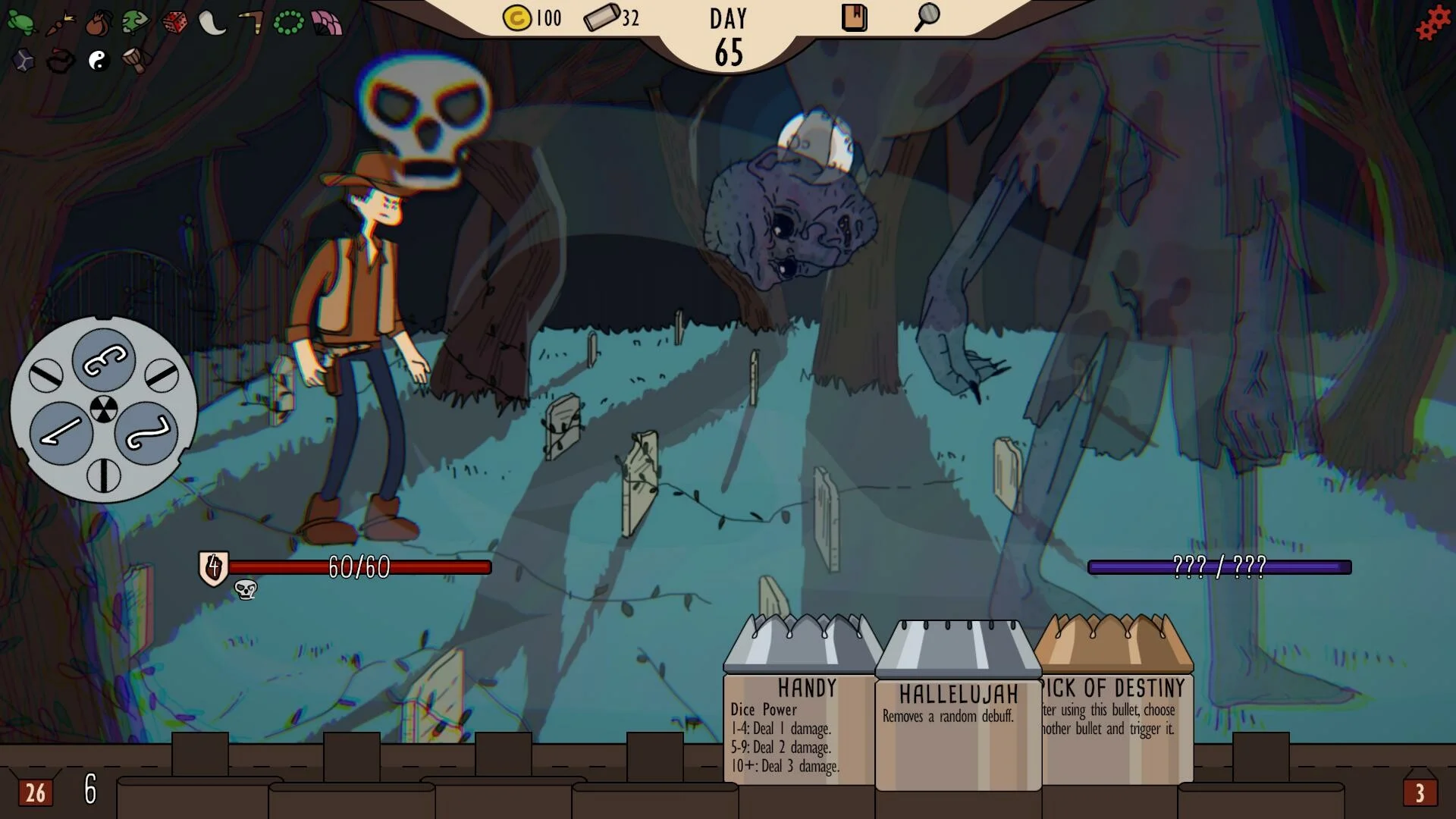Inspect the djembe drum relic

[136, 61]
